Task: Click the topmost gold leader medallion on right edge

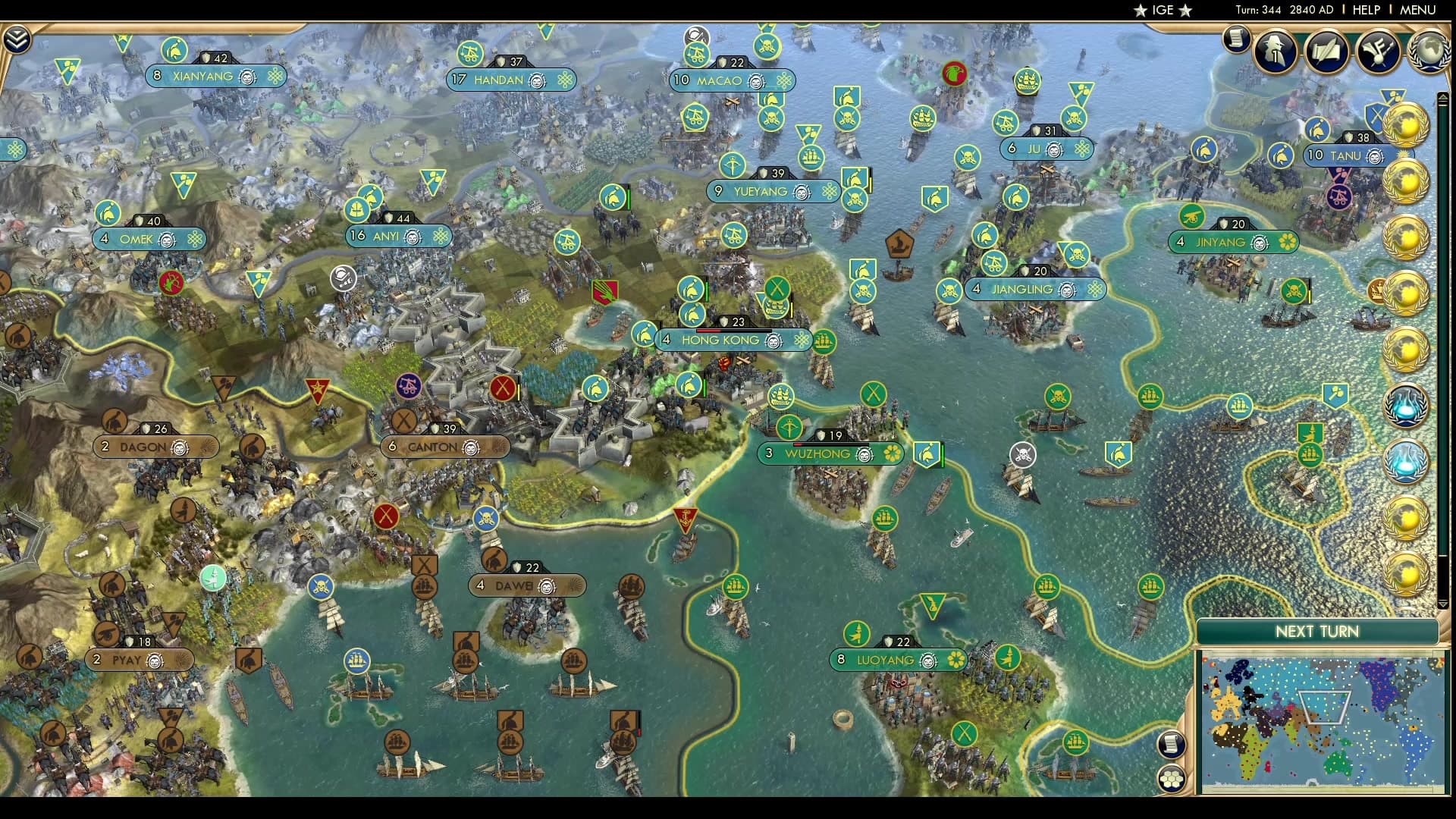Action: 1407,126
